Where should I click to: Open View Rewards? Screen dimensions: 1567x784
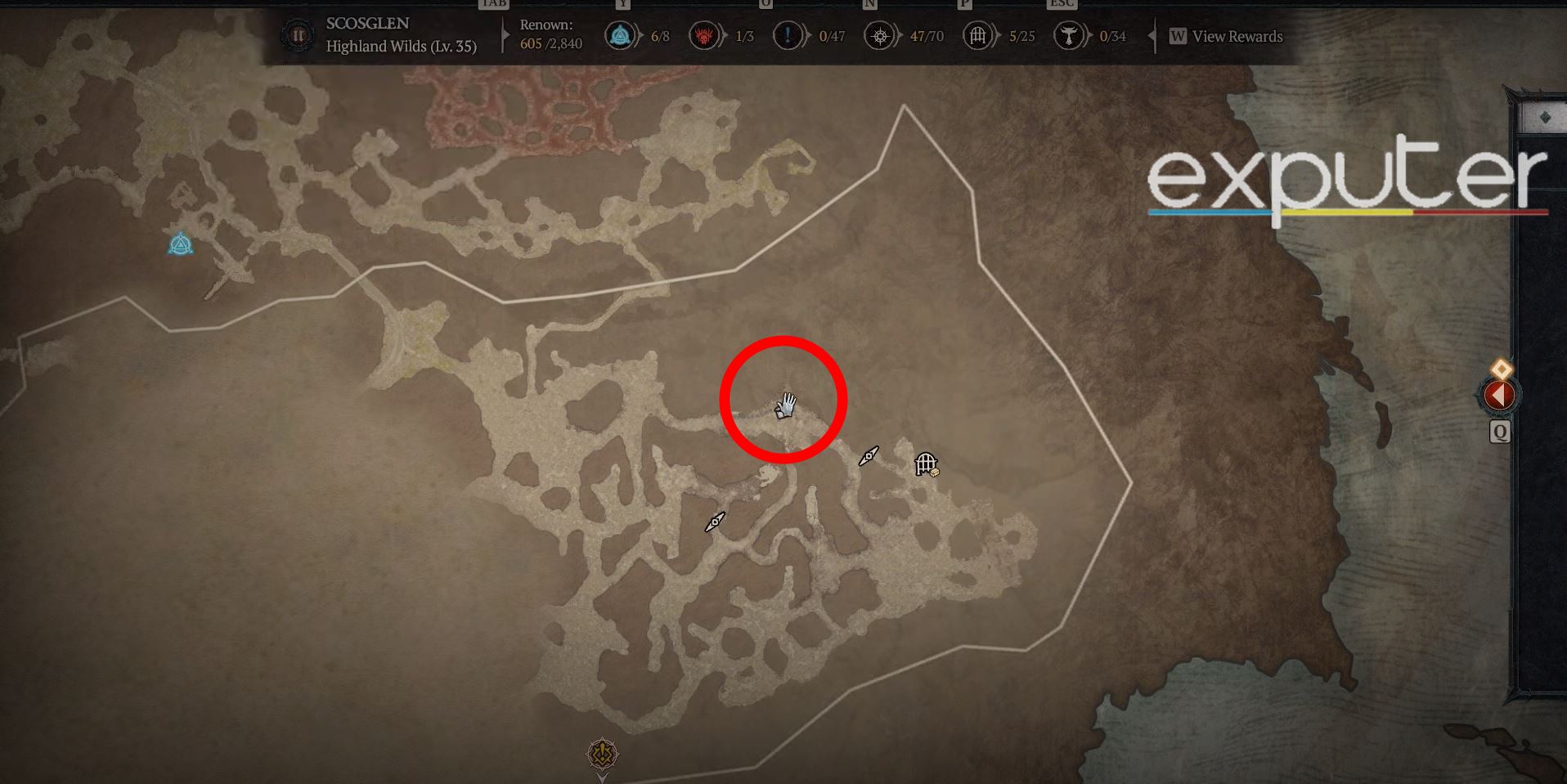click(1229, 36)
